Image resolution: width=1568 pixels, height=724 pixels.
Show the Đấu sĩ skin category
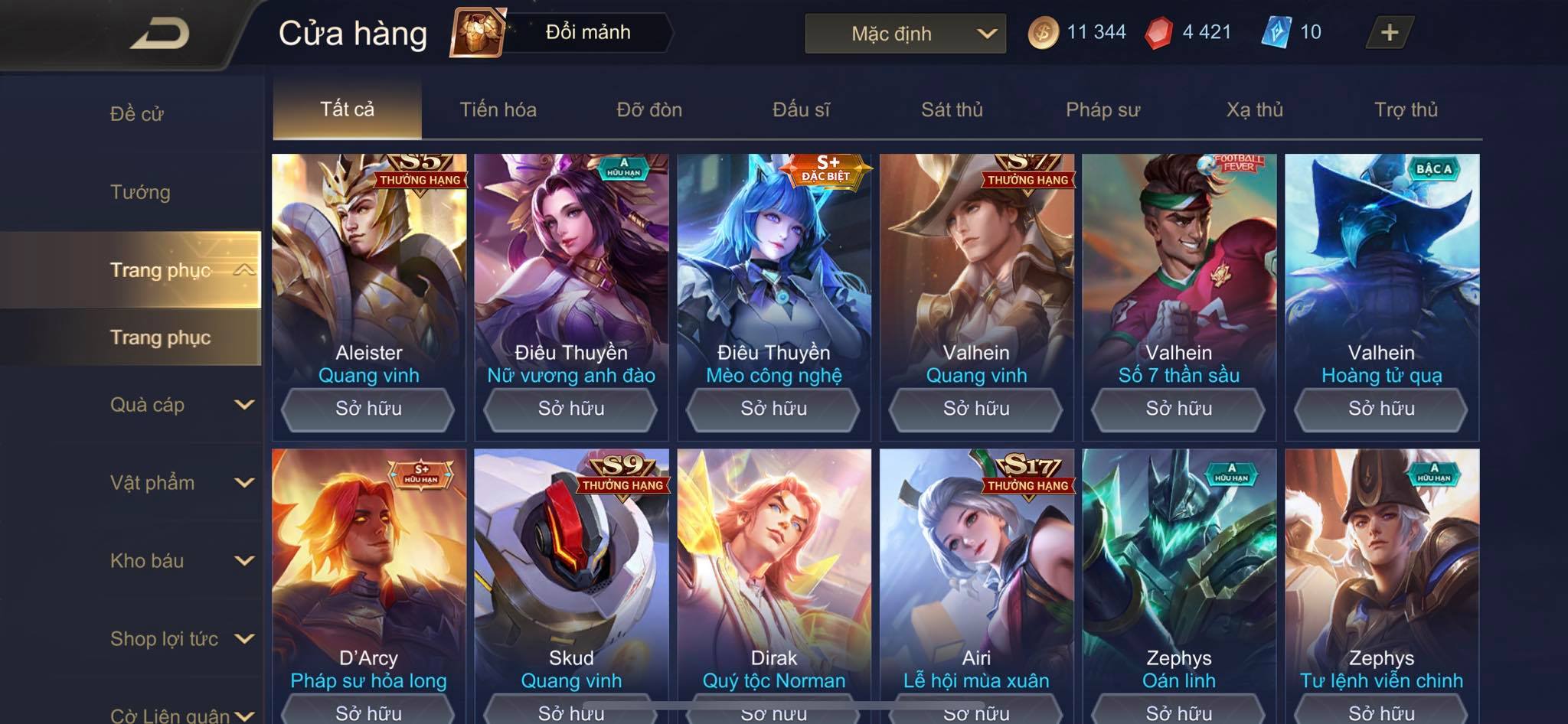pos(801,109)
